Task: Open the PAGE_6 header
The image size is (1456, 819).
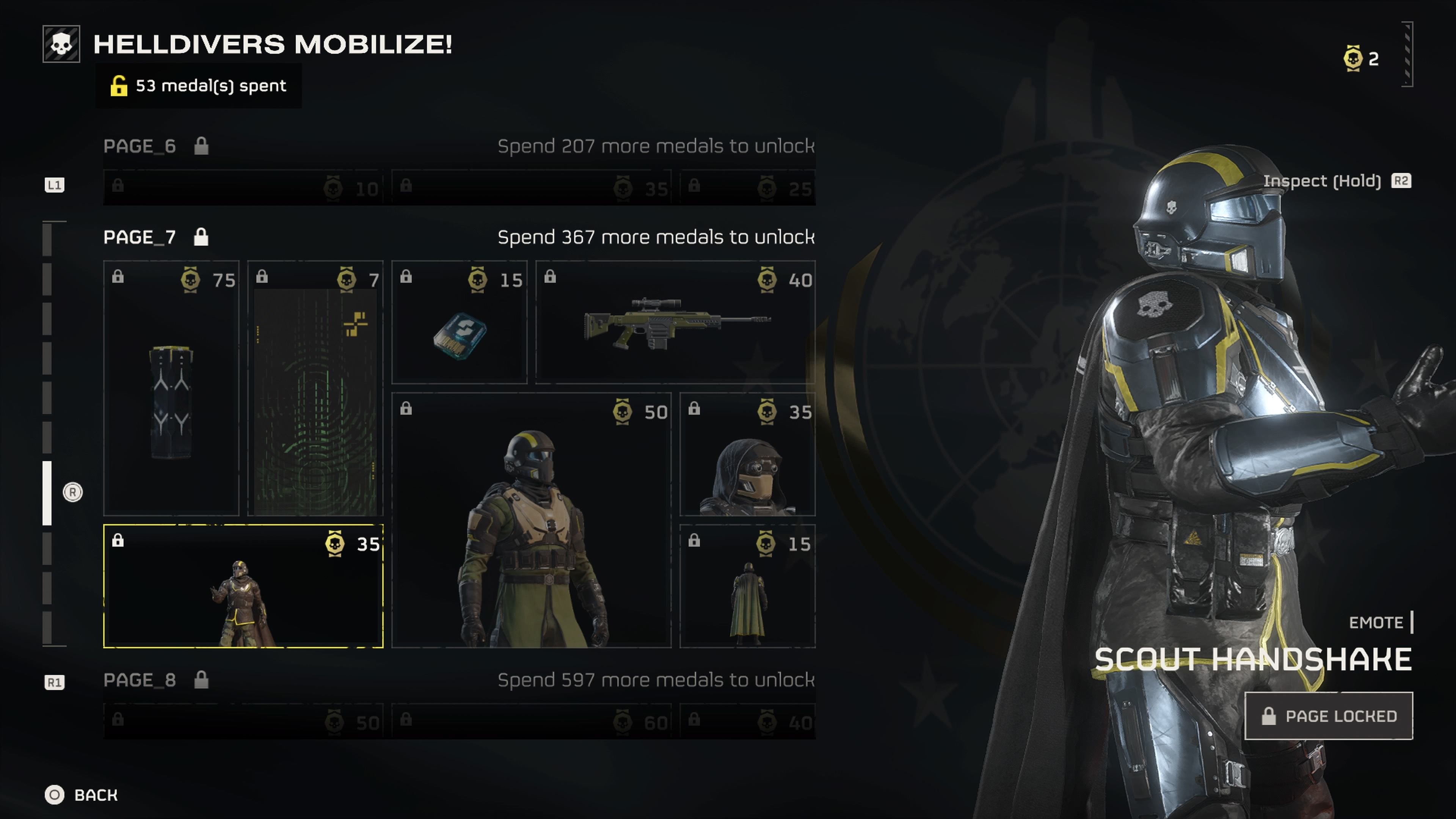Action: 140,146
